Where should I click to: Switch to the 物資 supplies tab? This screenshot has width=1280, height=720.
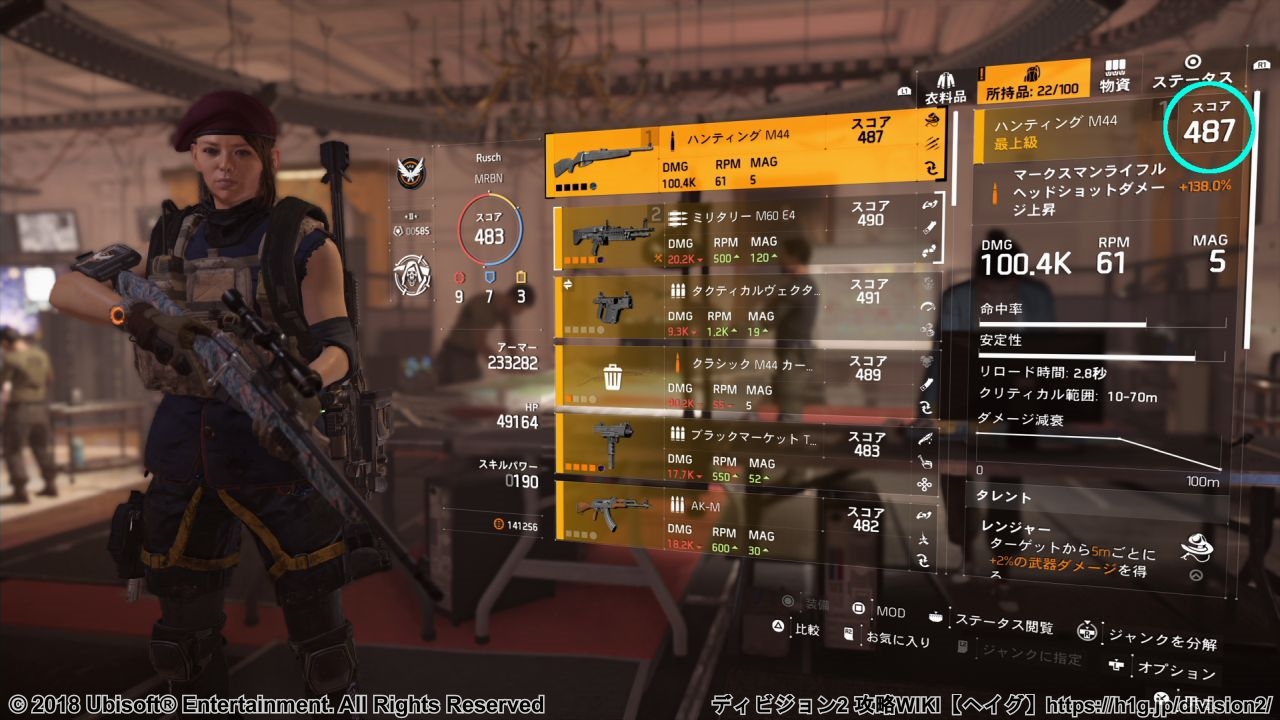(1115, 78)
